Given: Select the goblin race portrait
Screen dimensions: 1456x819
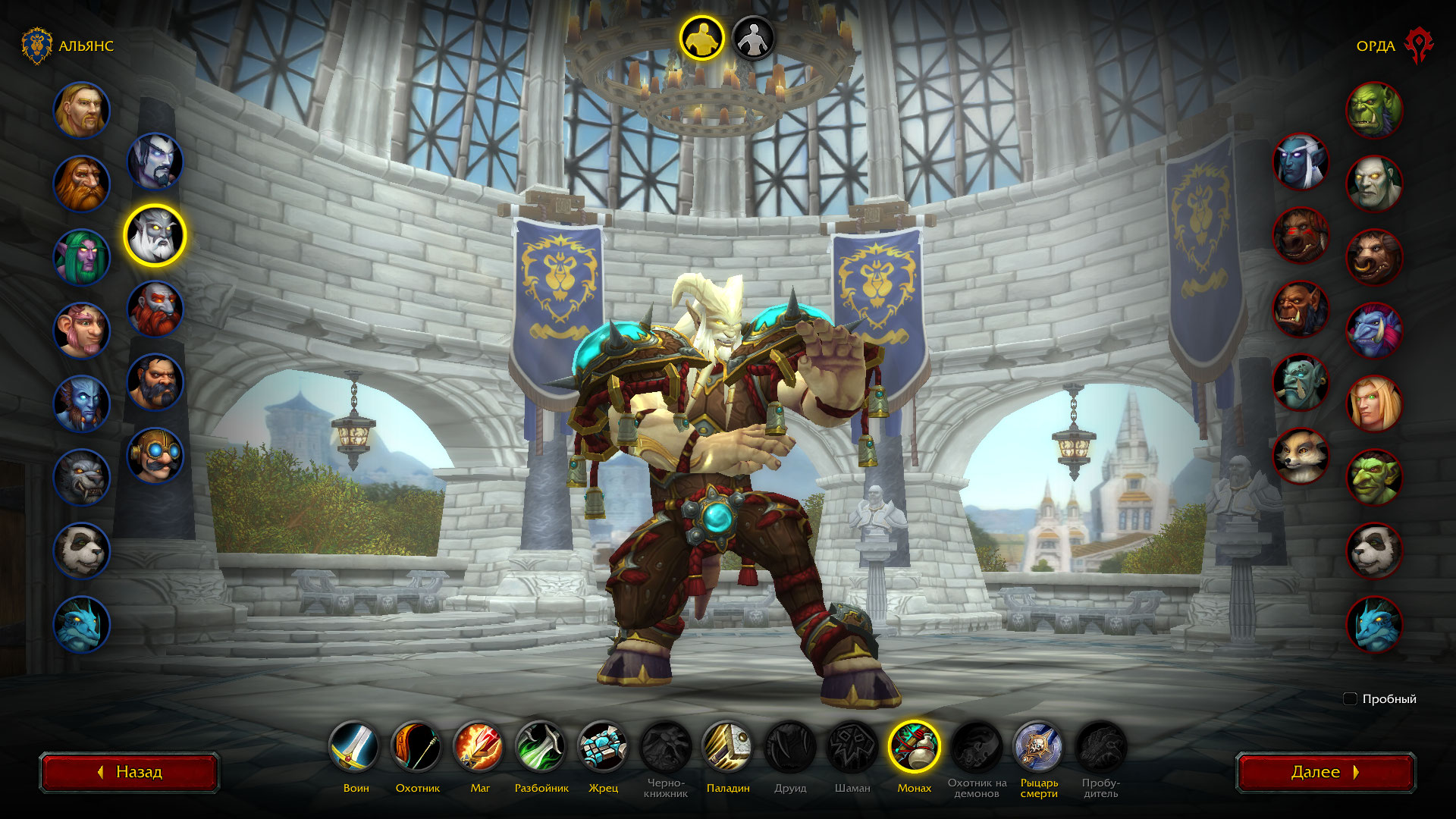Looking at the screenshot, I should 1374,478.
